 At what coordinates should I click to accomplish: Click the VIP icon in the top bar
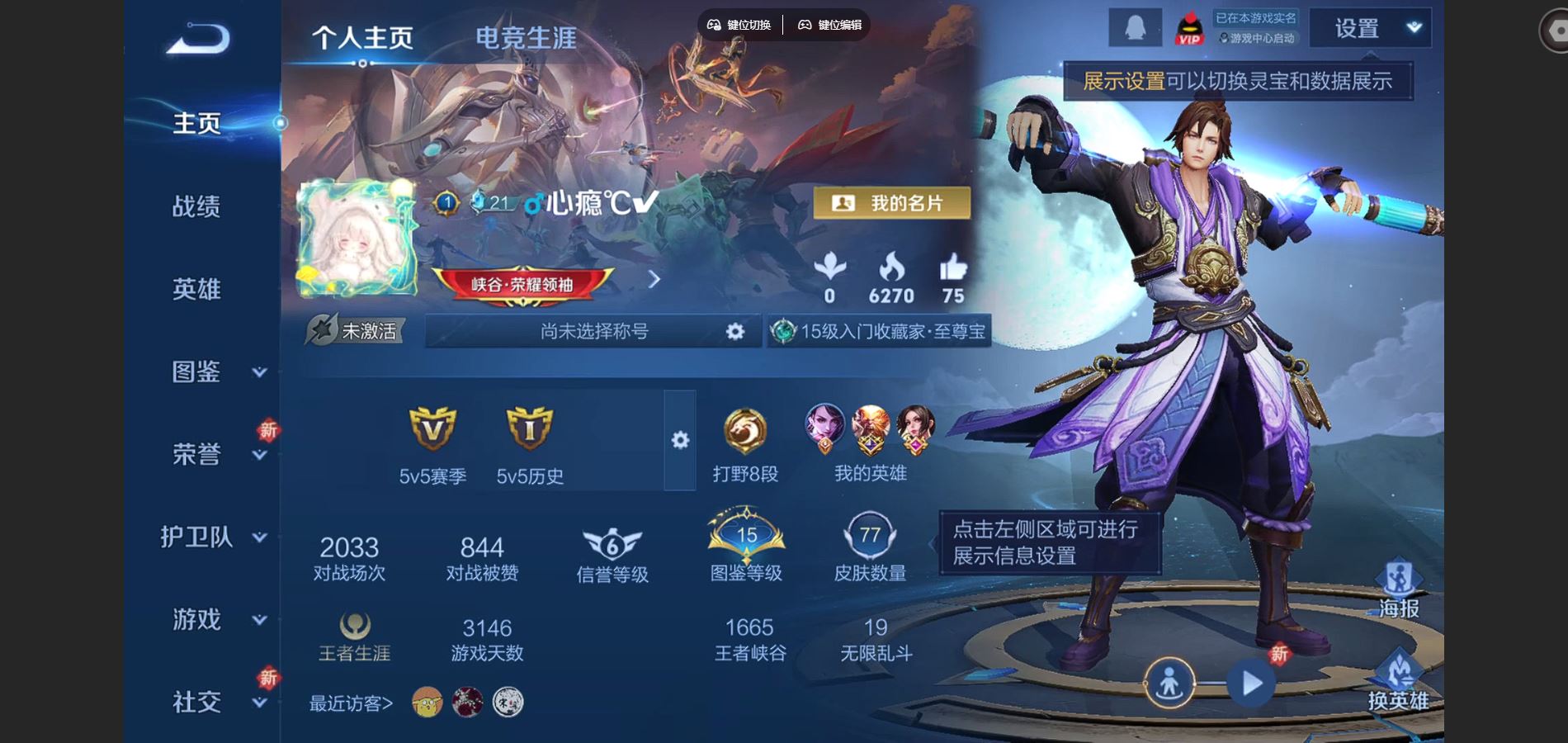pyautogui.click(x=1188, y=26)
